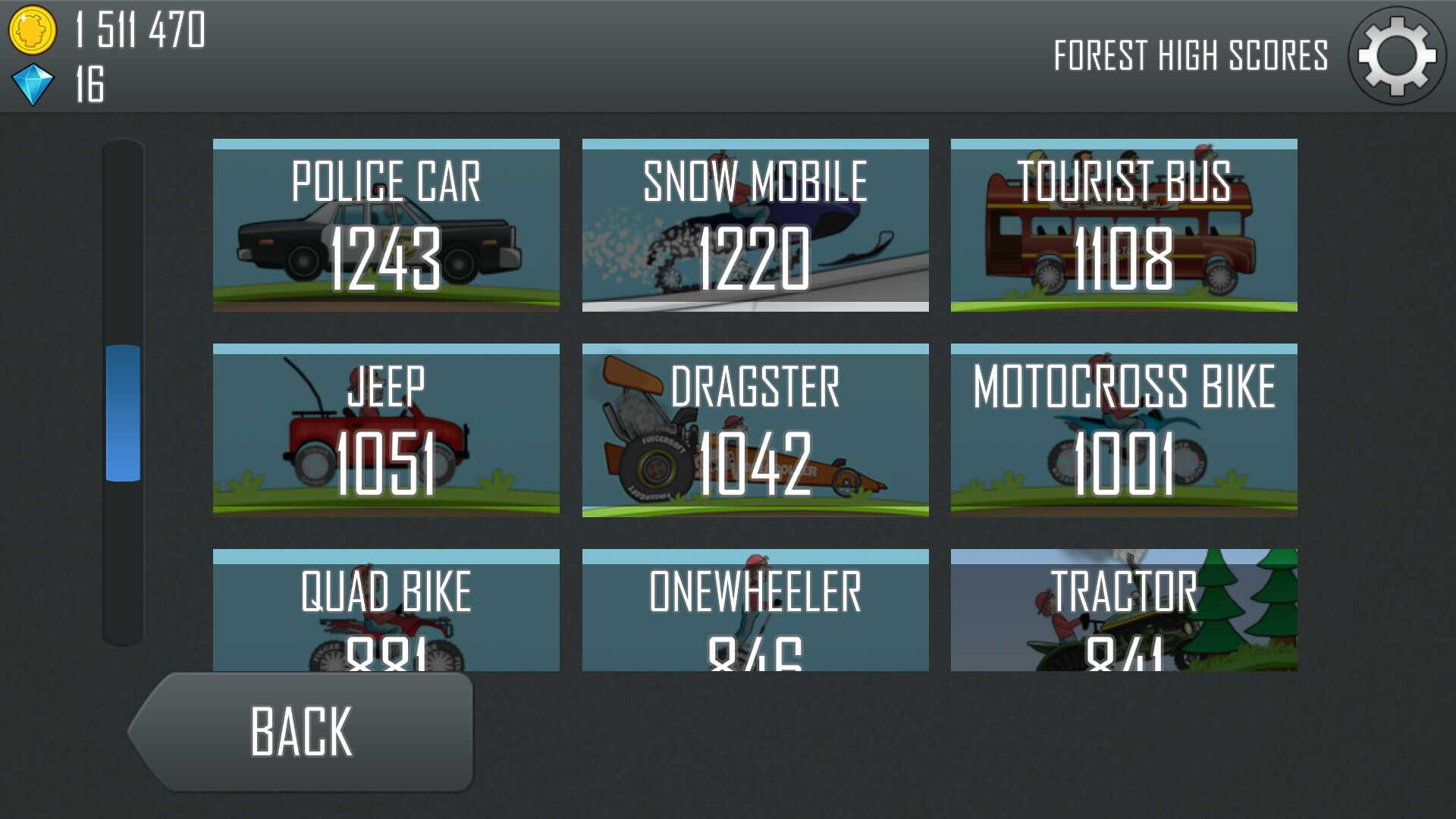Choose the Snow Mobile score tile
The height and width of the screenshot is (819, 1456).
(x=755, y=225)
